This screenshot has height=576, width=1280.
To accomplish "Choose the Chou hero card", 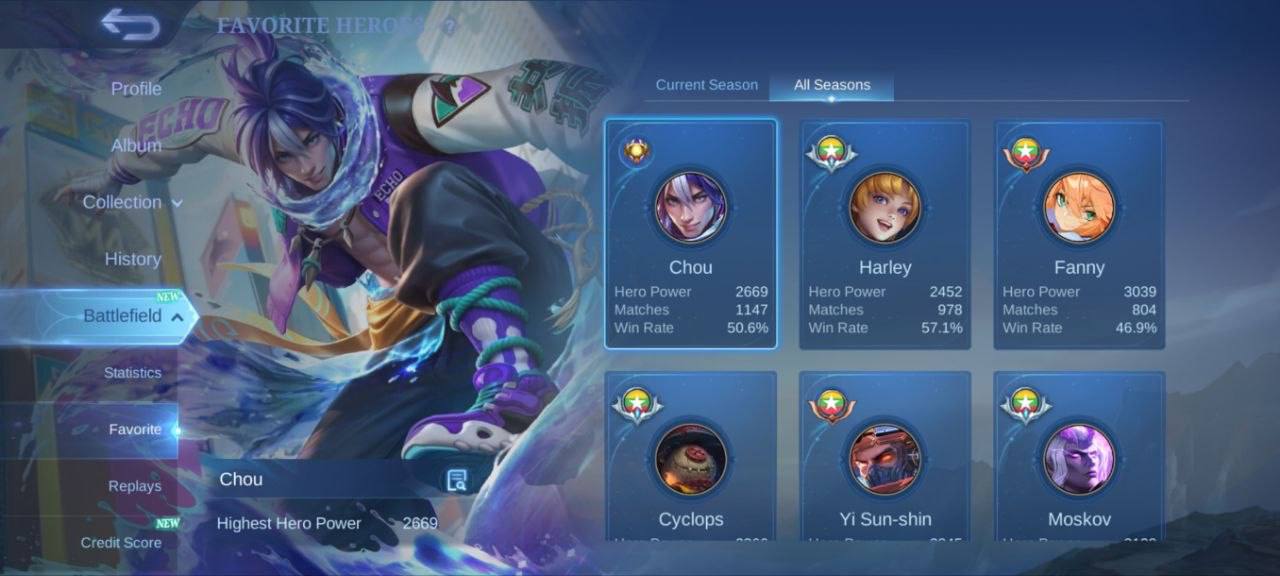I will [x=691, y=234].
